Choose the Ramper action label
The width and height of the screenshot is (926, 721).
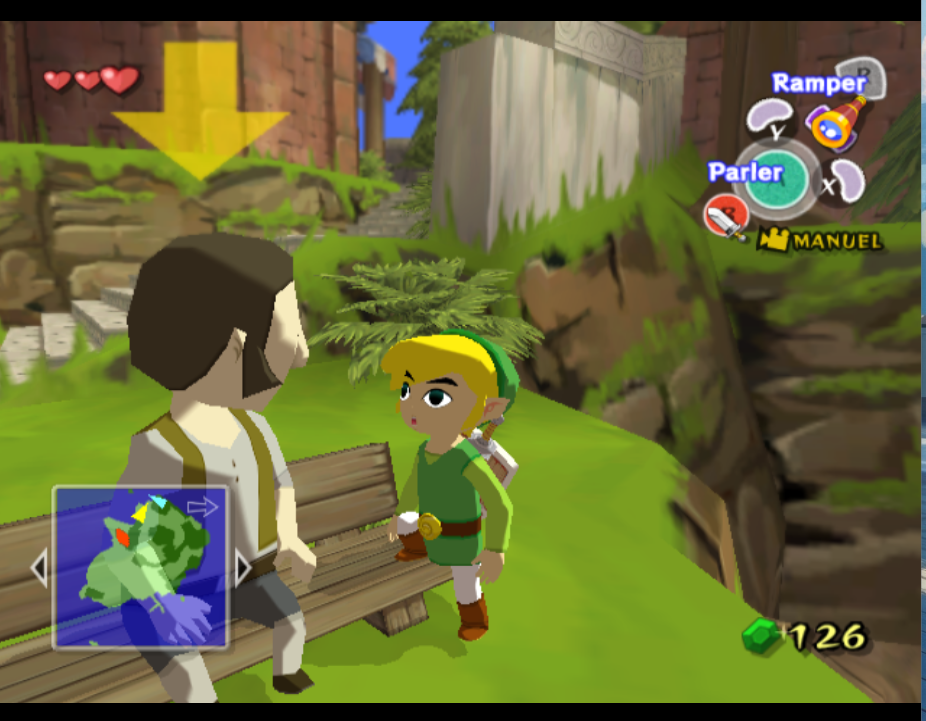click(x=818, y=83)
